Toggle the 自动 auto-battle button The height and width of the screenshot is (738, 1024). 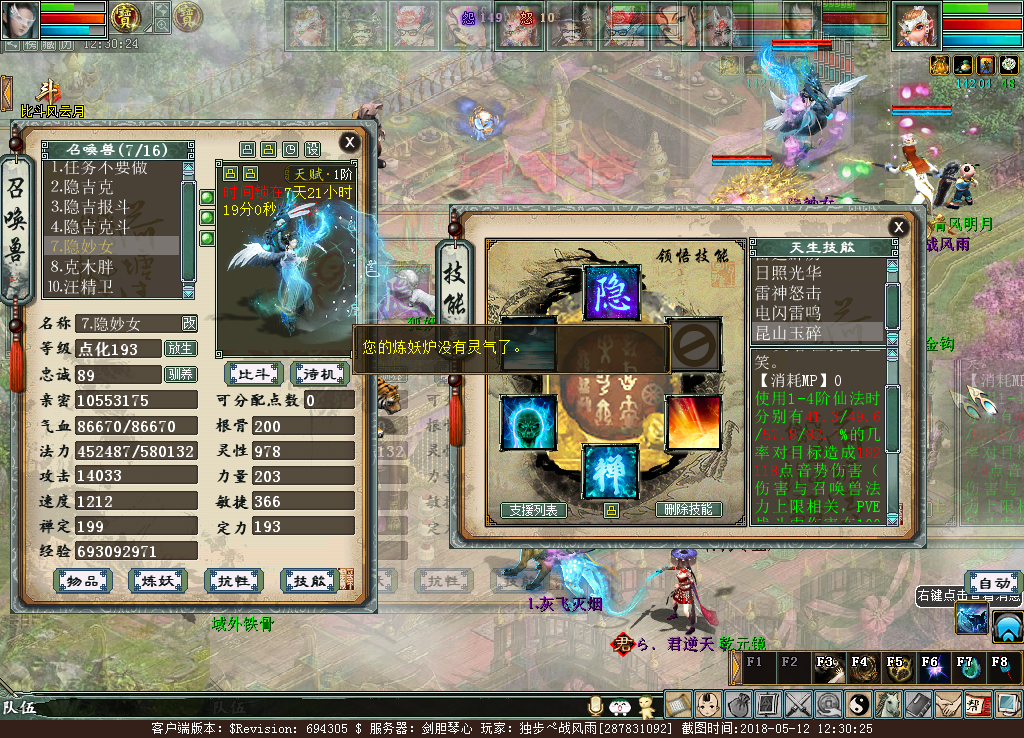pos(993,584)
